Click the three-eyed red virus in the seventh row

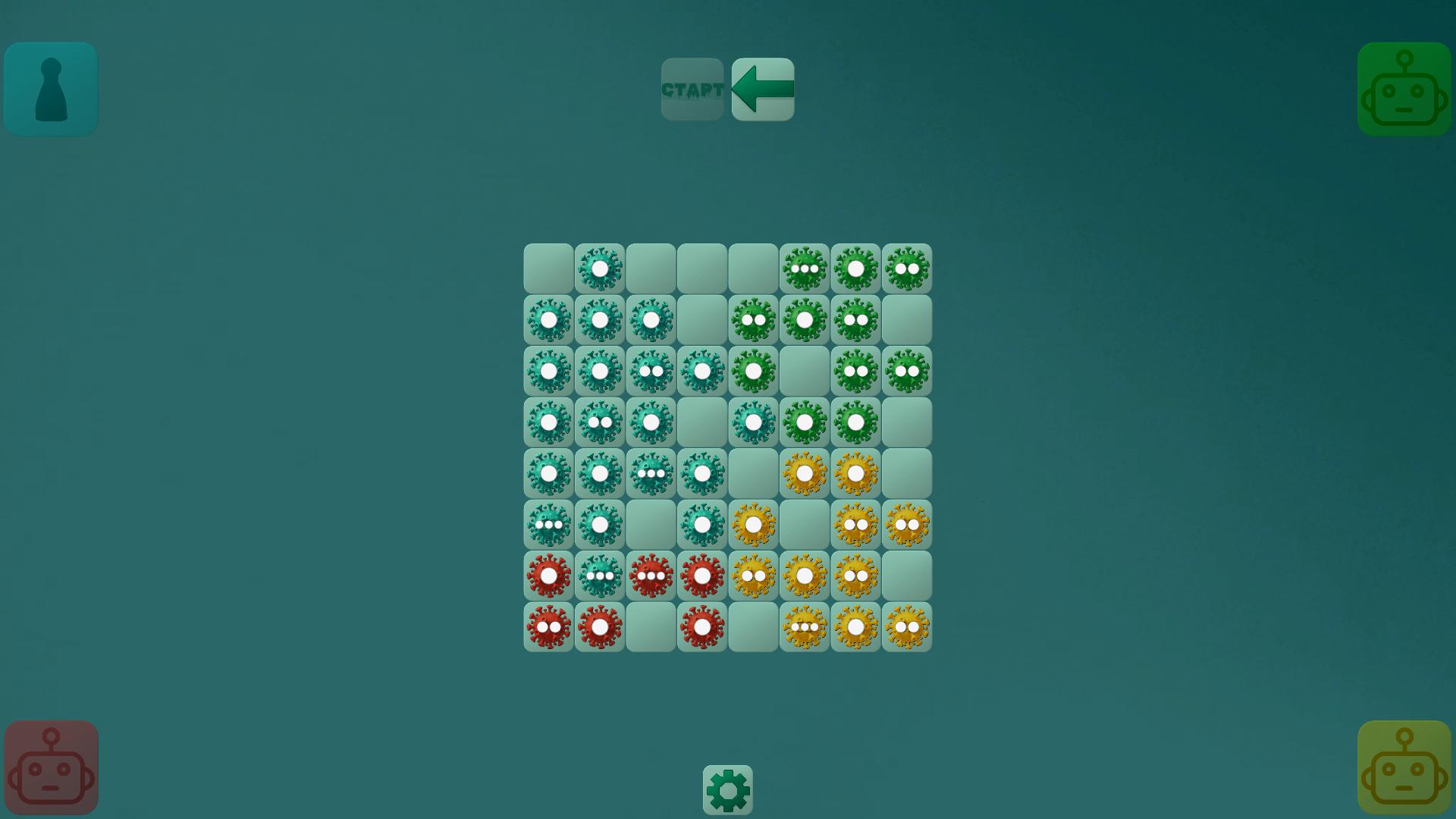(x=651, y=574)
